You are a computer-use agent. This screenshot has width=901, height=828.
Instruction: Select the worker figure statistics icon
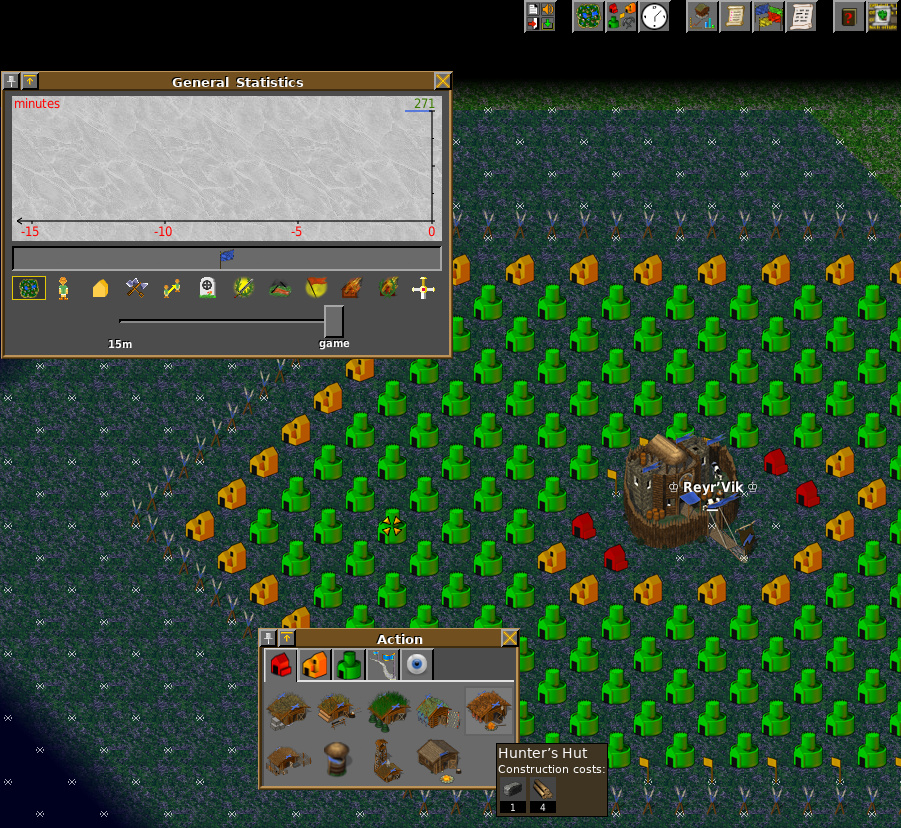coord(63,289)
